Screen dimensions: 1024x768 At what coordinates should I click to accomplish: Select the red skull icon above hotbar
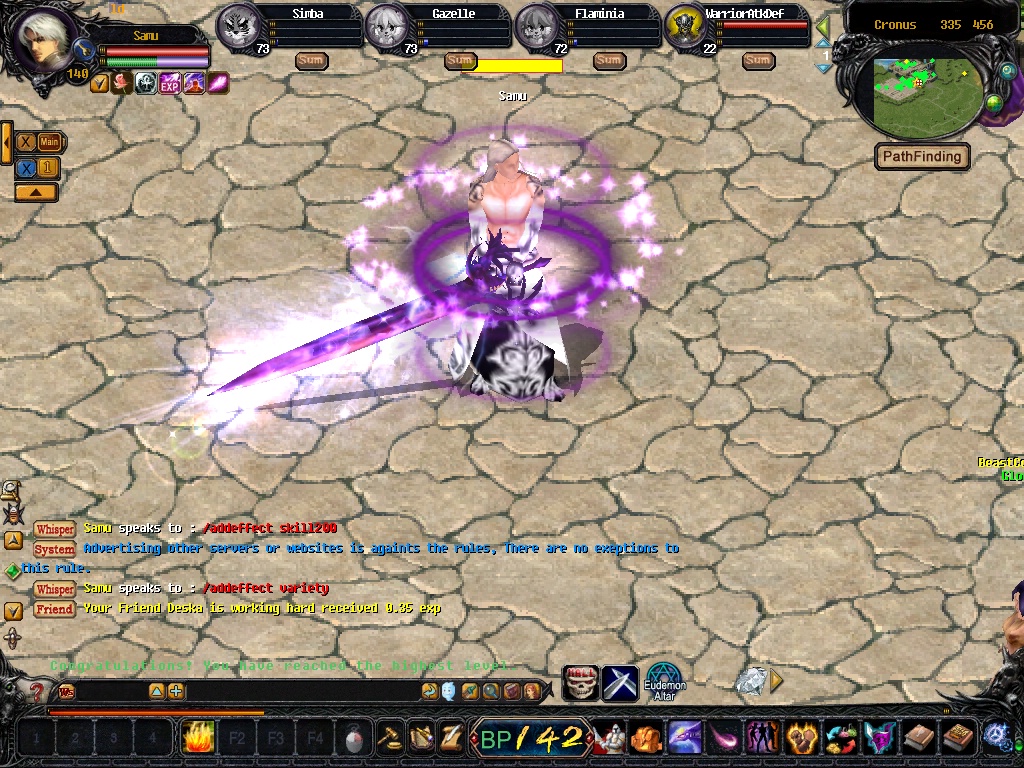coord(580,683)
